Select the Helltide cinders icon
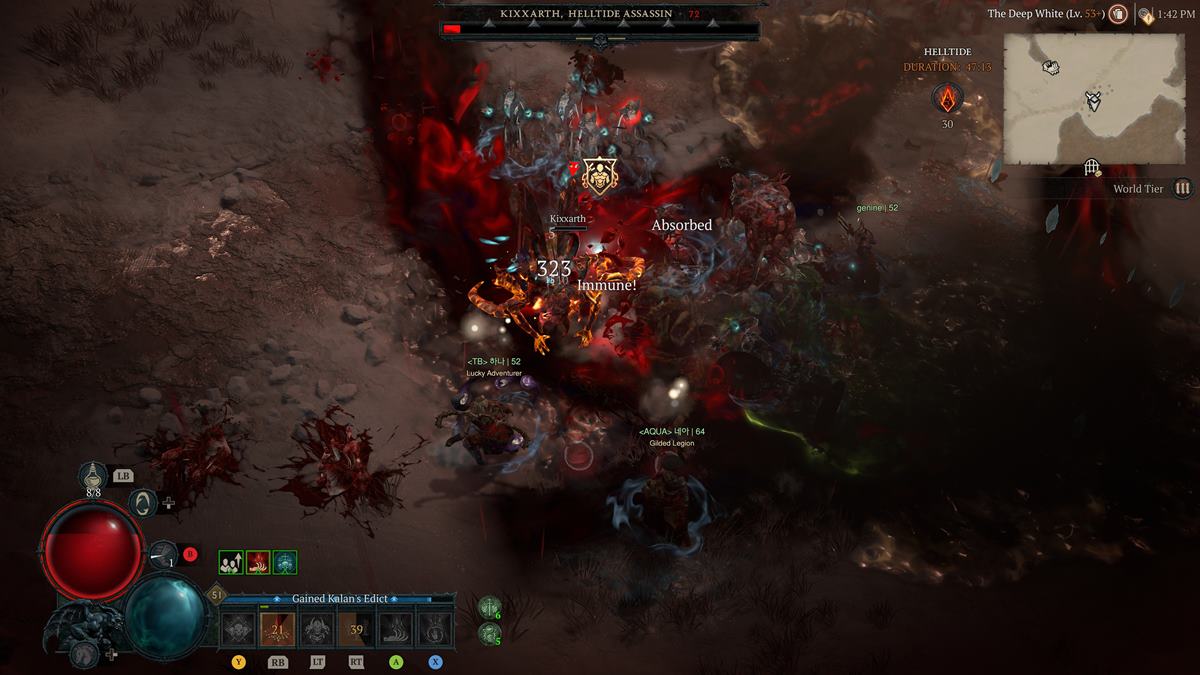Image resolution: width=1200 pixels, height=675 pixels. pyautogui.click(x=947, y=99)
